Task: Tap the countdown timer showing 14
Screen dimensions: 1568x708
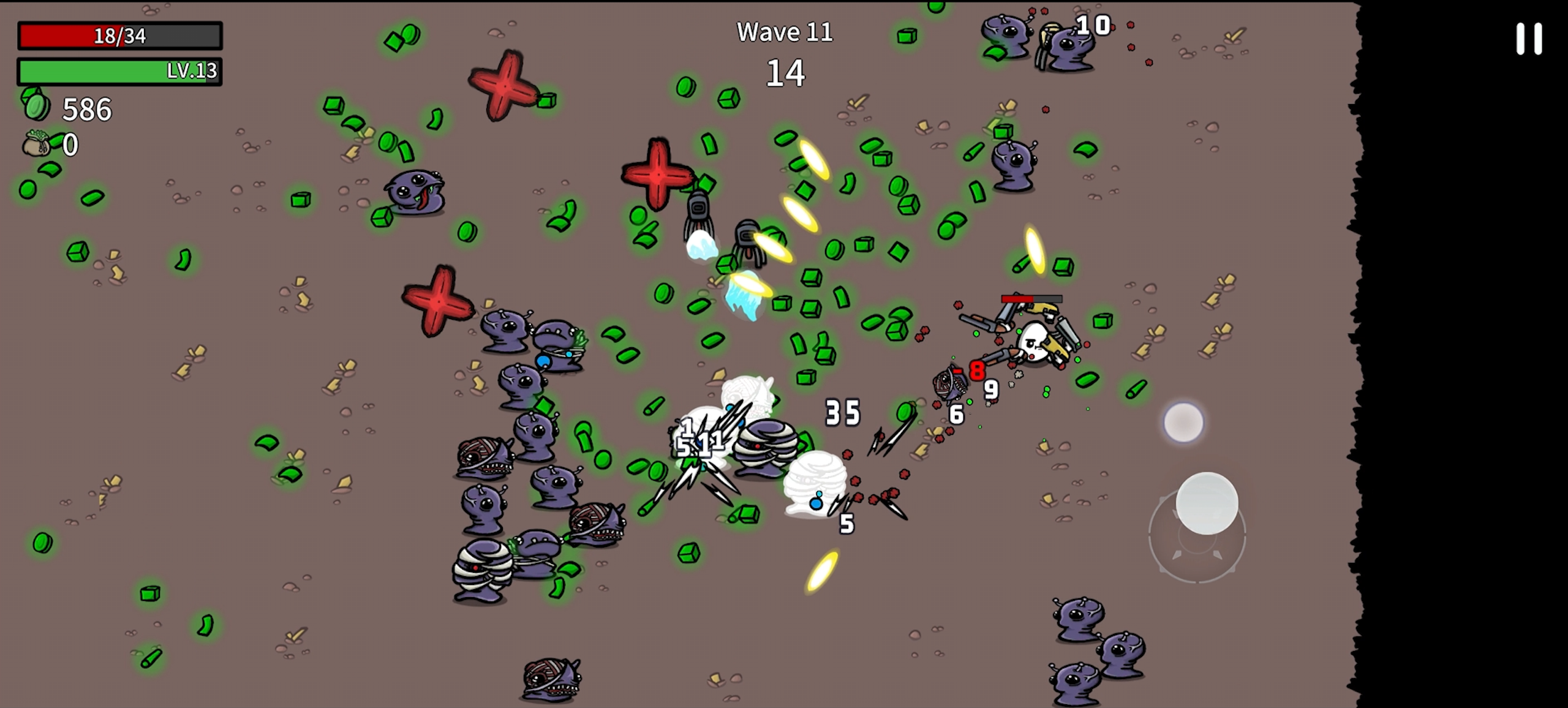Action: (x=786, y=73)
